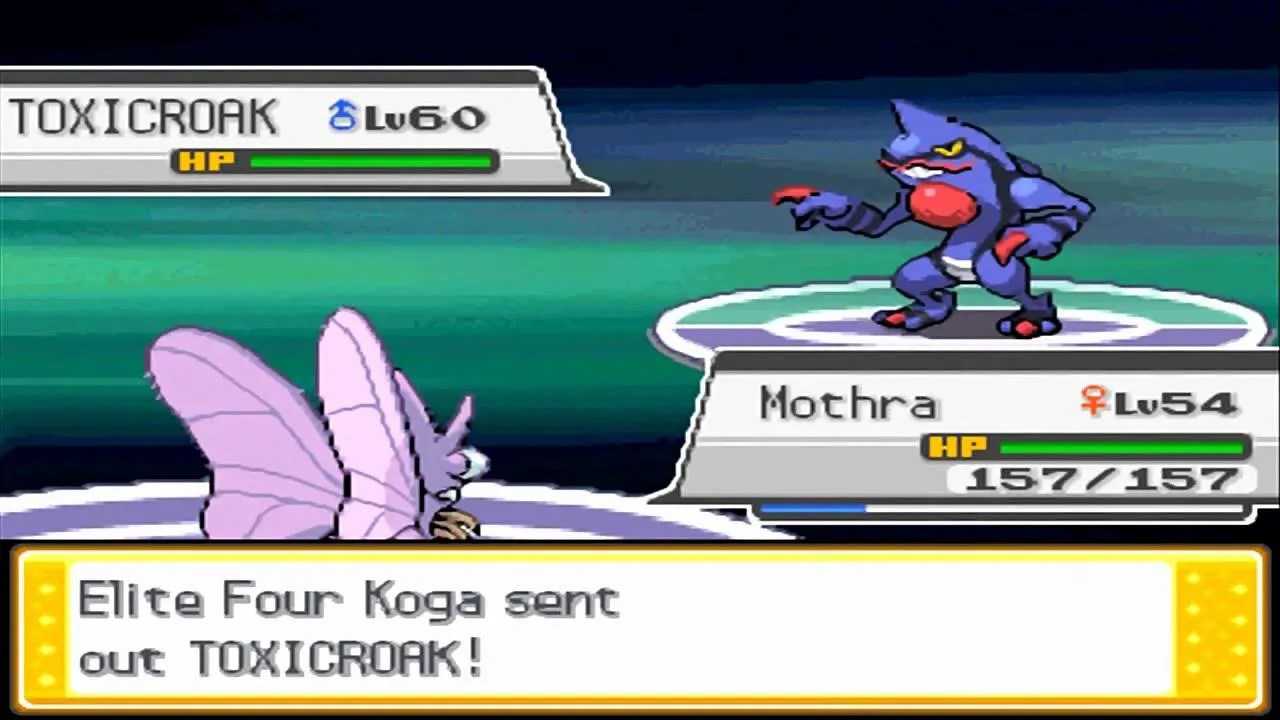Click the male gender icon next to Lv60
The image size is (1280, 720).
tap(341, 114)
